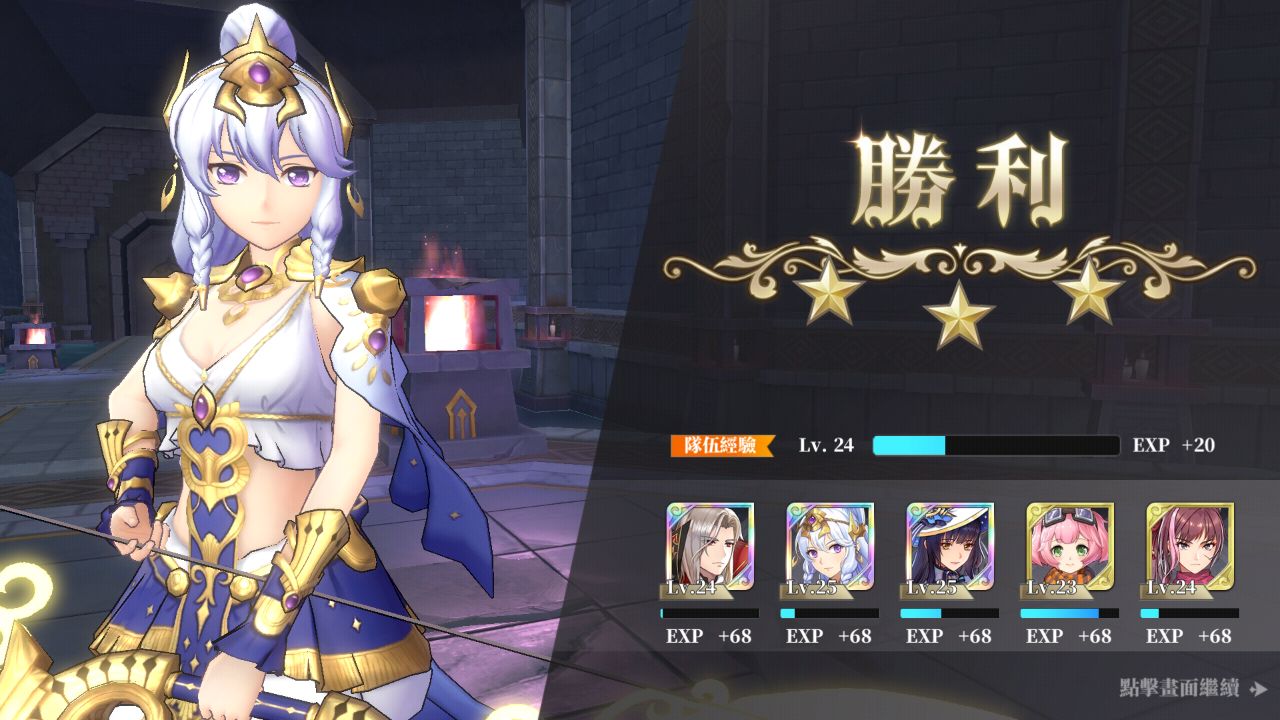Choose the silver-haired girl with gold tiara portrait
Screen dimensions: 1280x720
coord(830,546)
